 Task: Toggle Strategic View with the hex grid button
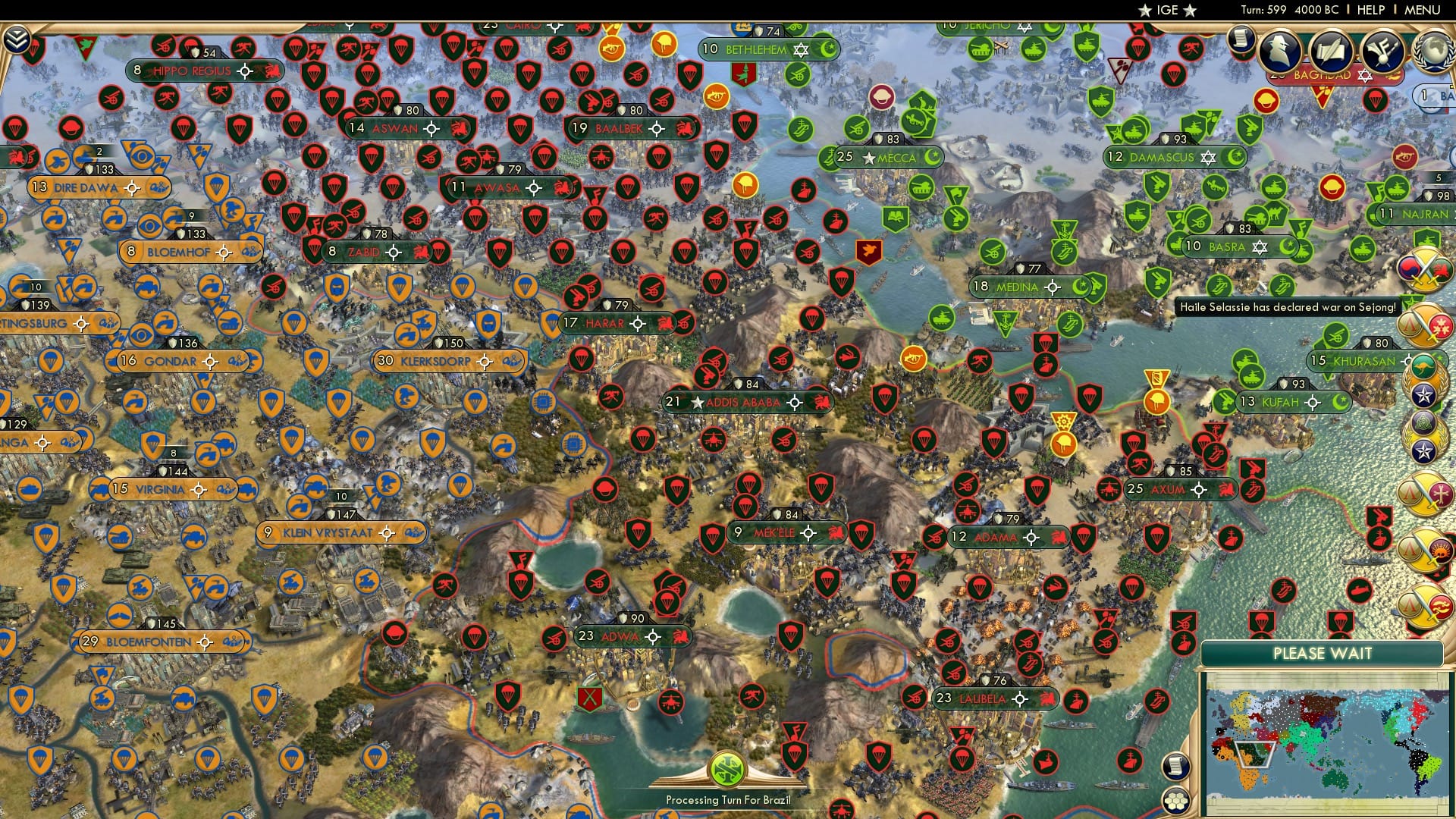[1175, 800]
